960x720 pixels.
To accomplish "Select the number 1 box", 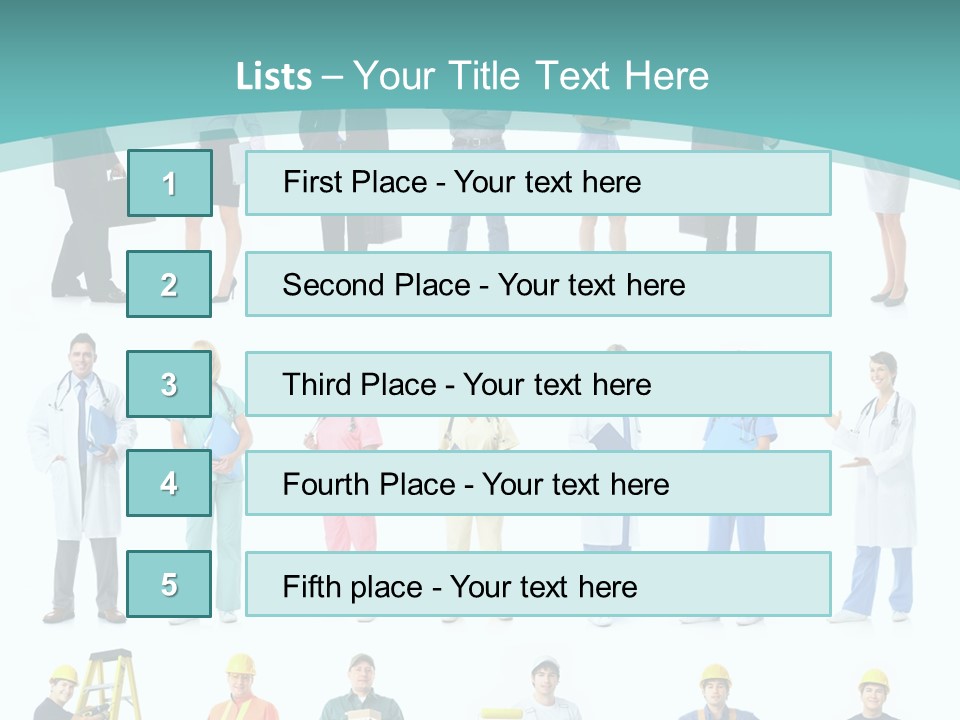I will pyautogui.click(x=169, y=183).
